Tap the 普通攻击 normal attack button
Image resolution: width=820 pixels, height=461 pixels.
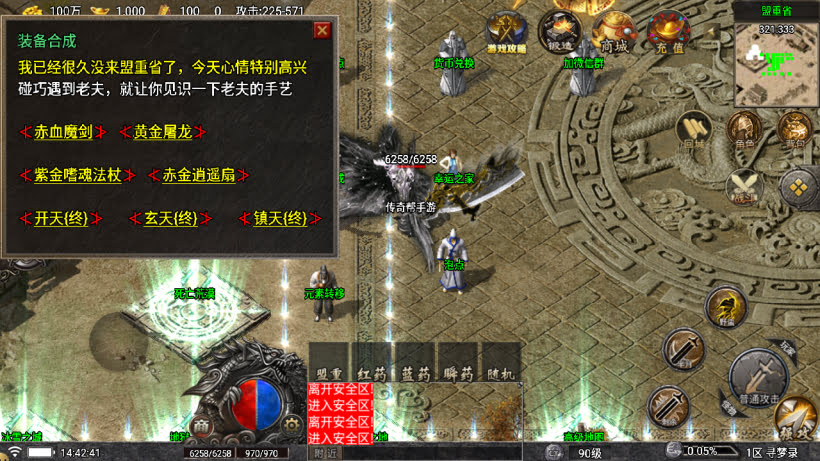[757, 376]
